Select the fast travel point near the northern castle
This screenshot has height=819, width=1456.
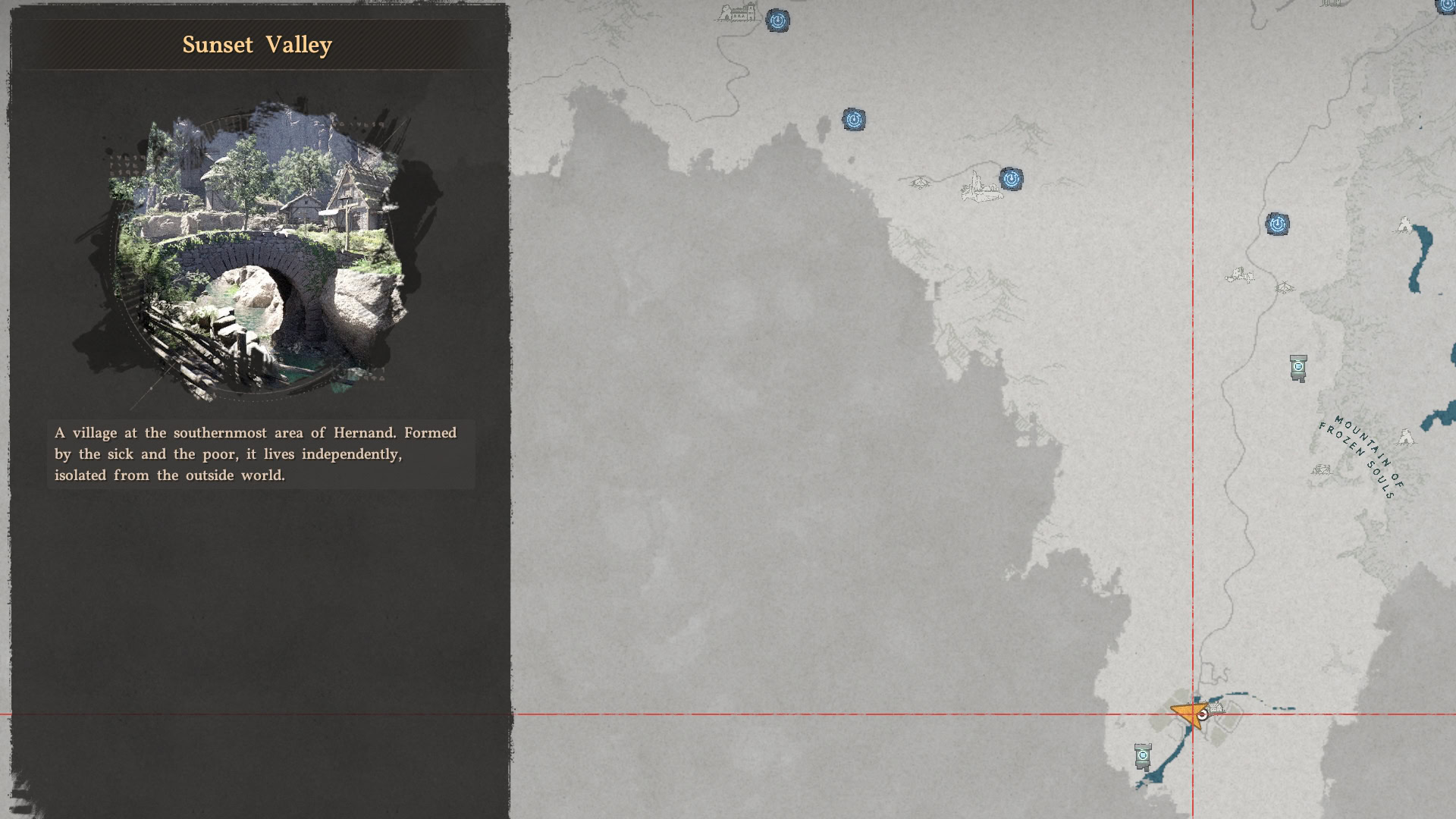778,21
